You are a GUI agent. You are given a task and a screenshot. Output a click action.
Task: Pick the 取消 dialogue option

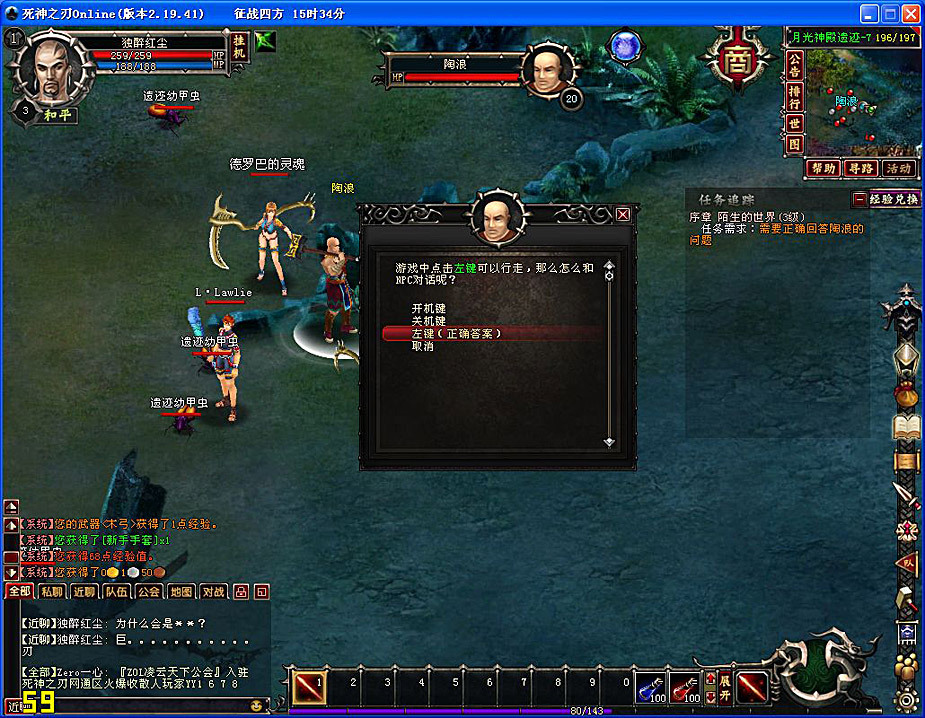(x=423, y=347)
